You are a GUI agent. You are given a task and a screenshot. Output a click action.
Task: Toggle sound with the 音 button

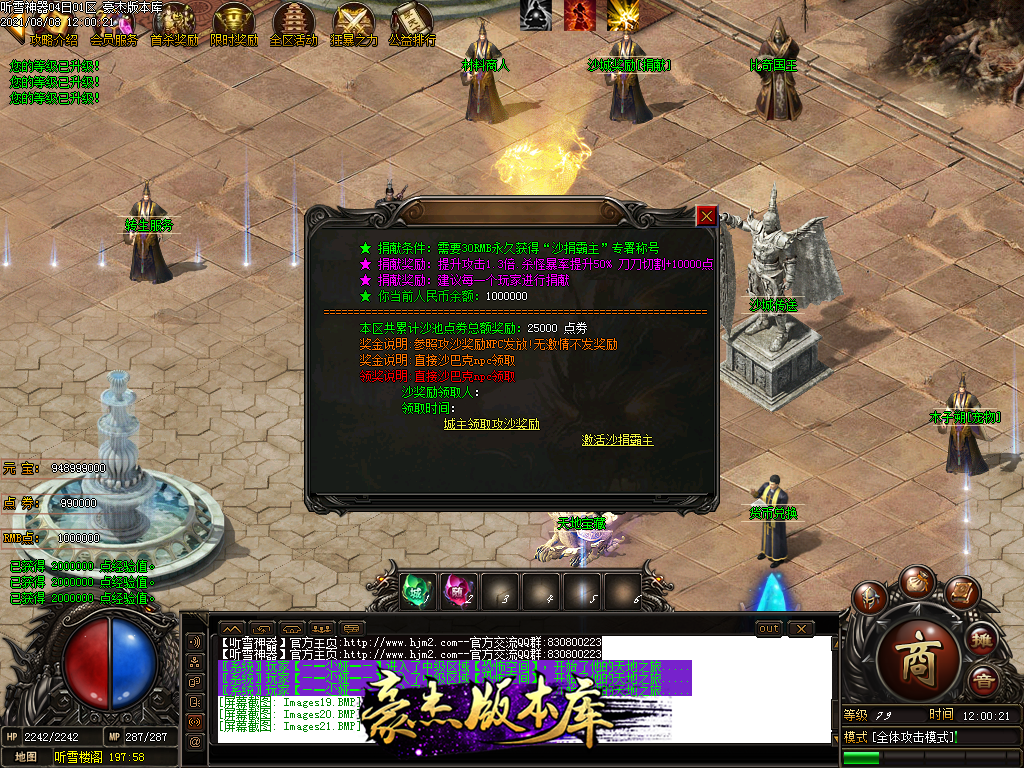(983, 682)
